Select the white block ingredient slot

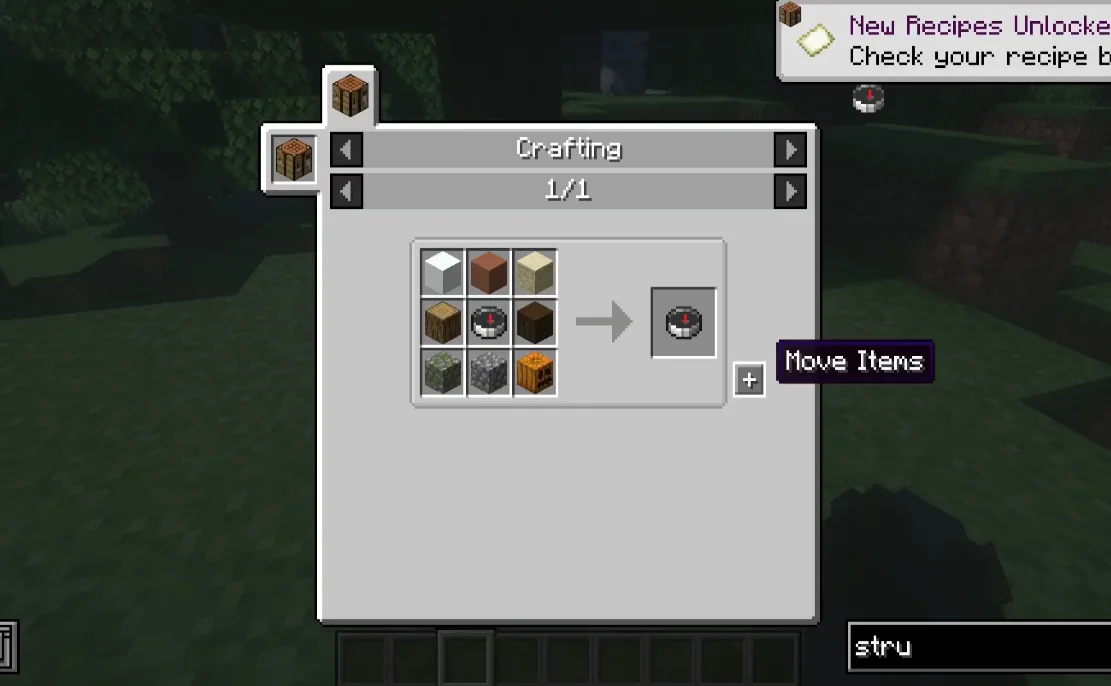pos(442,273)
